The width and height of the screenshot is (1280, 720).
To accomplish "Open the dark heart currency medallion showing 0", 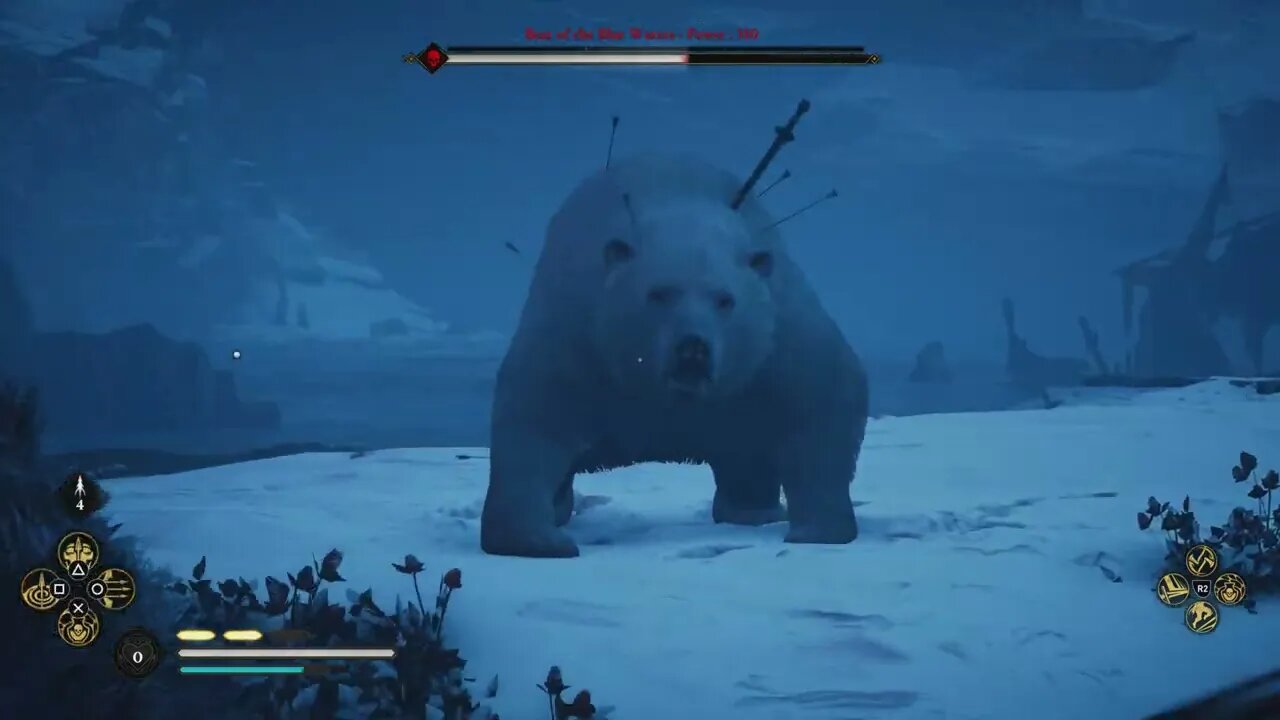I will (x=136, y=656).
